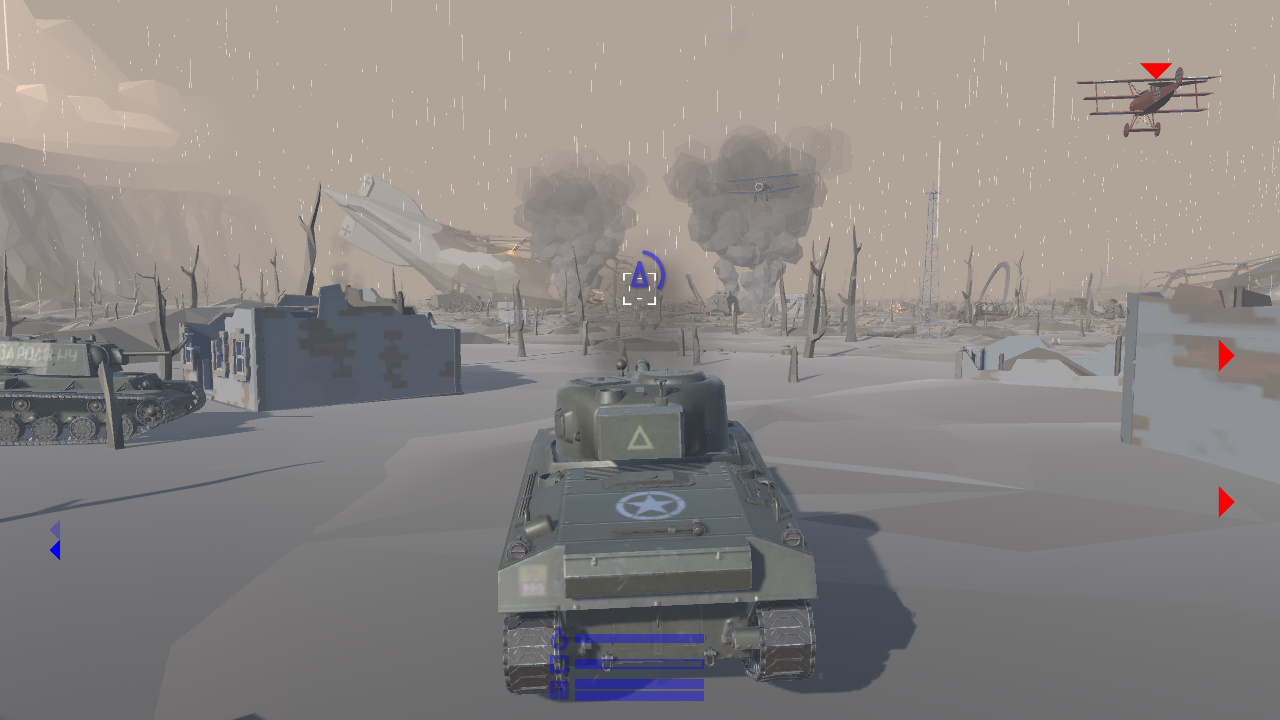Screen dimensions: 1280x720
Task: Click the topmost blue reload progress bar
Action: [x=640, y=638]
